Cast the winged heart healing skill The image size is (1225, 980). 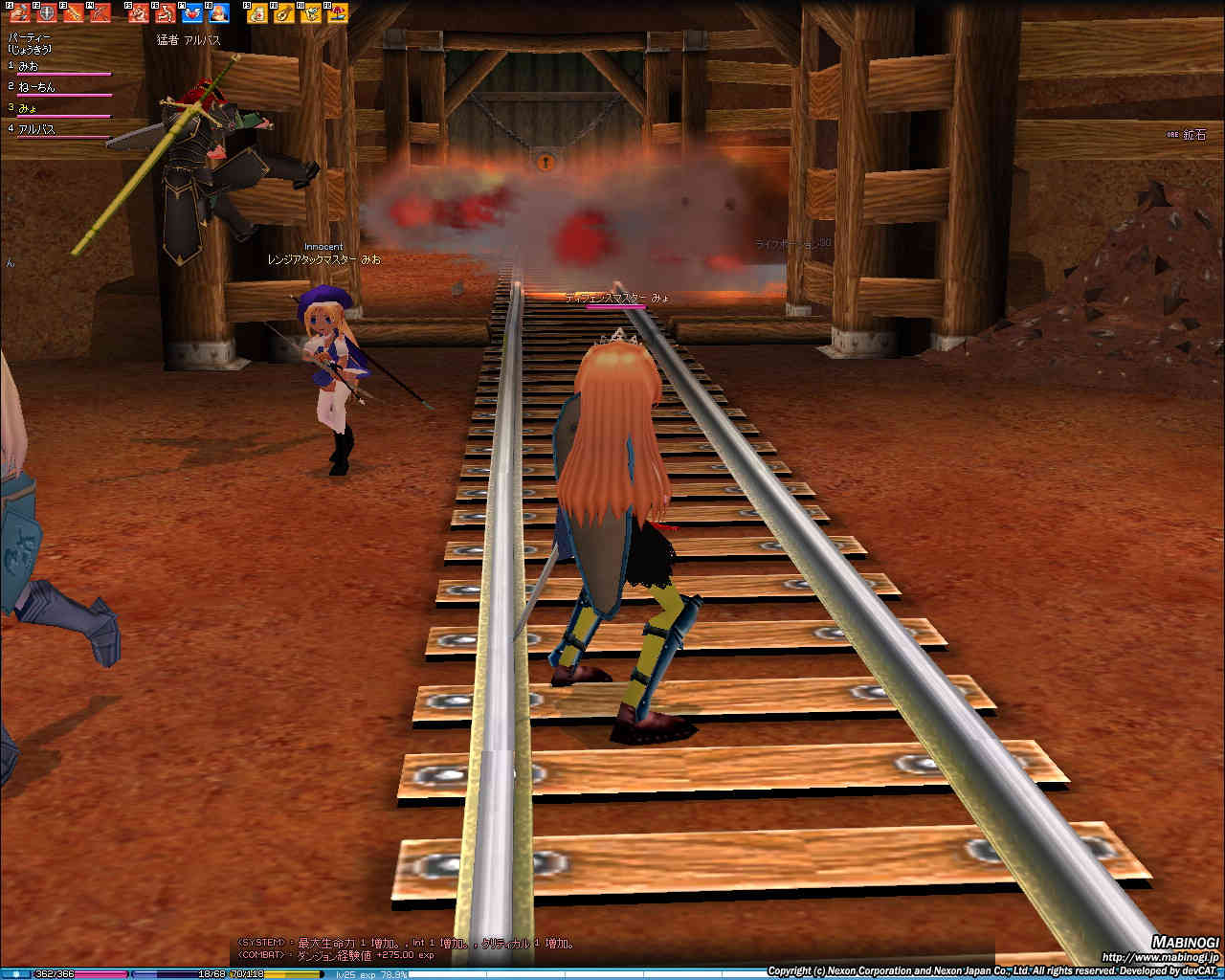tap(191, 13)
